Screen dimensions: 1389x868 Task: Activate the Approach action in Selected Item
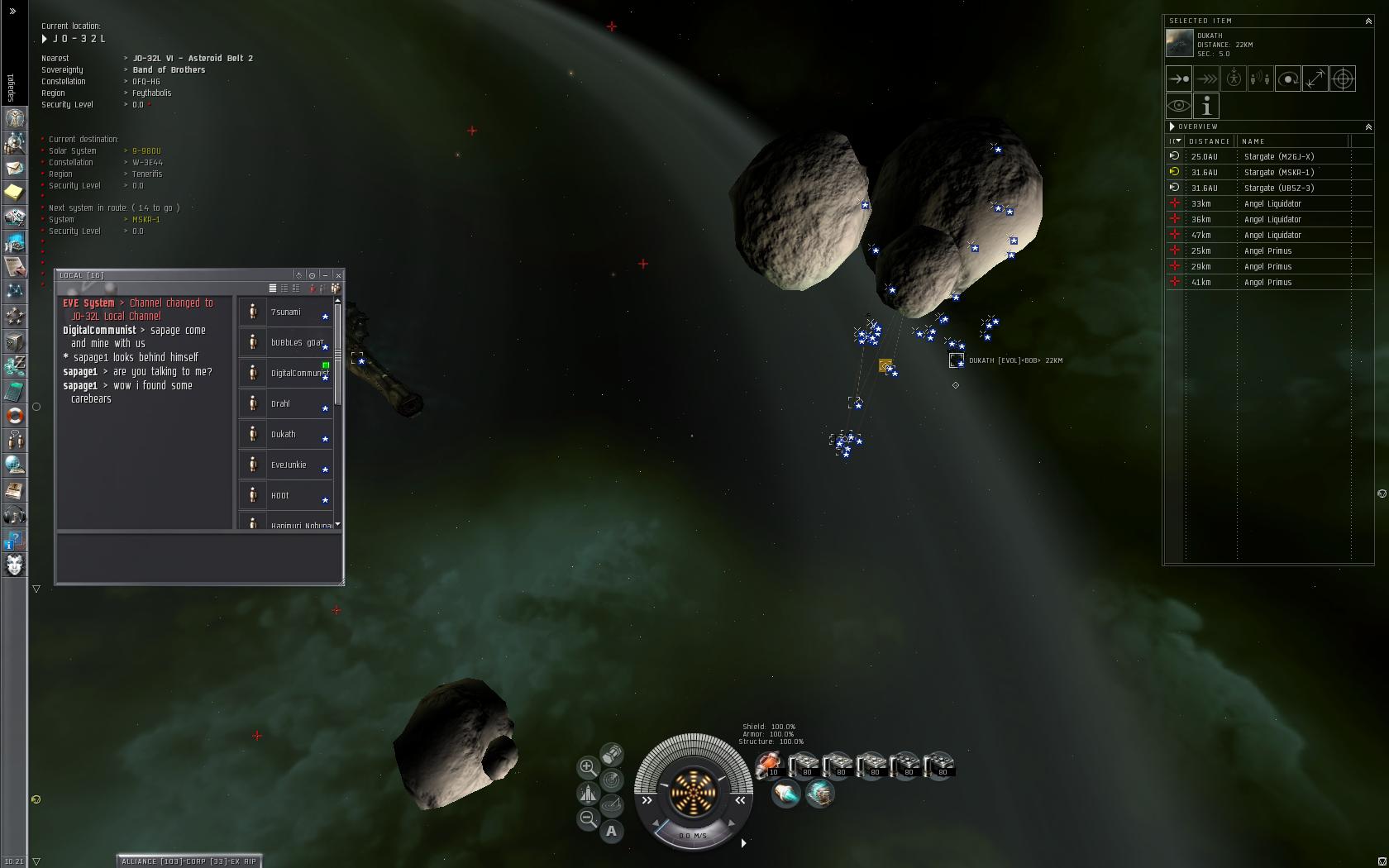point(1178,79)
